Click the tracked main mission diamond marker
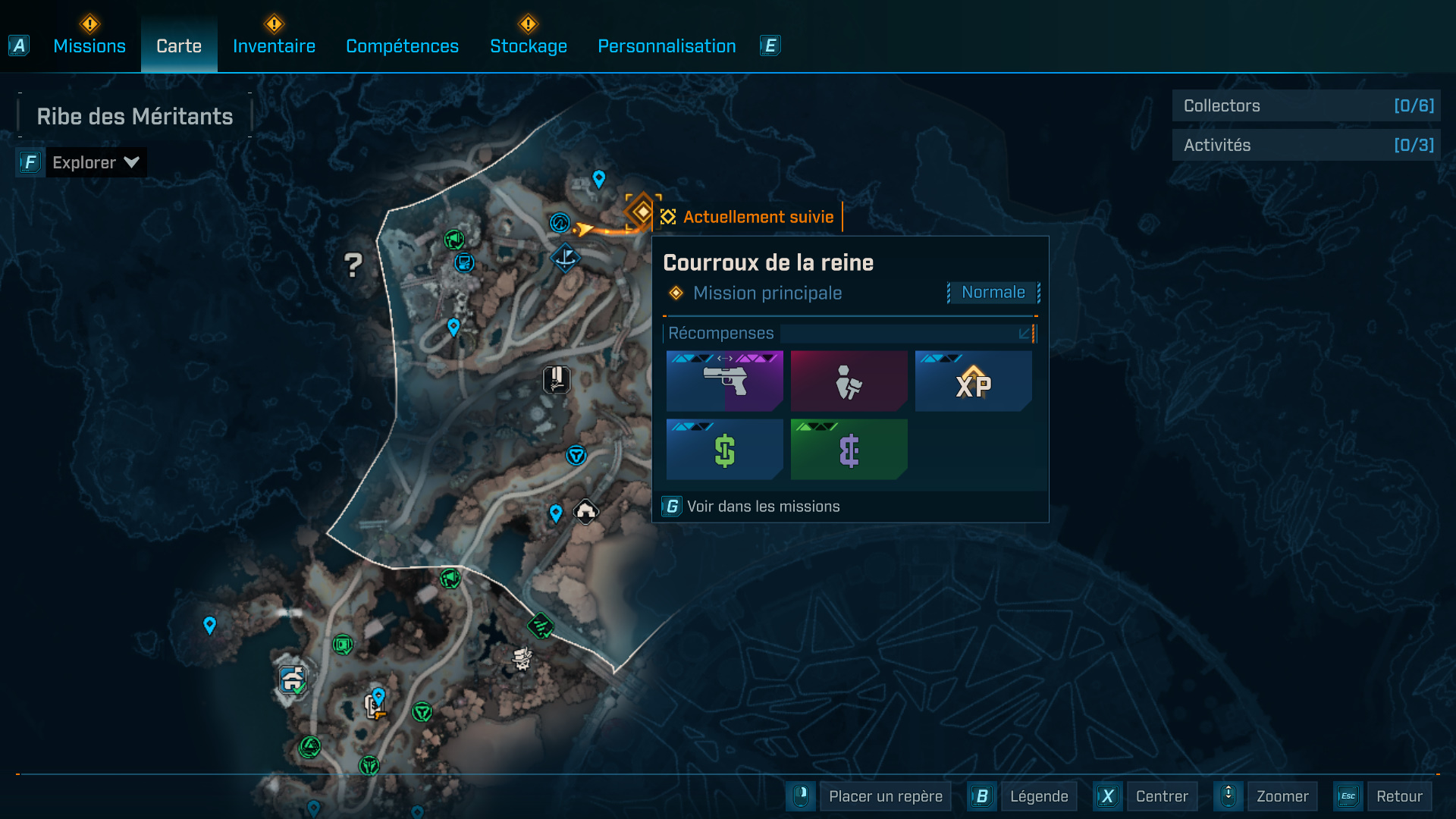1456x819 pixels. pyautogui.click(x=642, y=212)
